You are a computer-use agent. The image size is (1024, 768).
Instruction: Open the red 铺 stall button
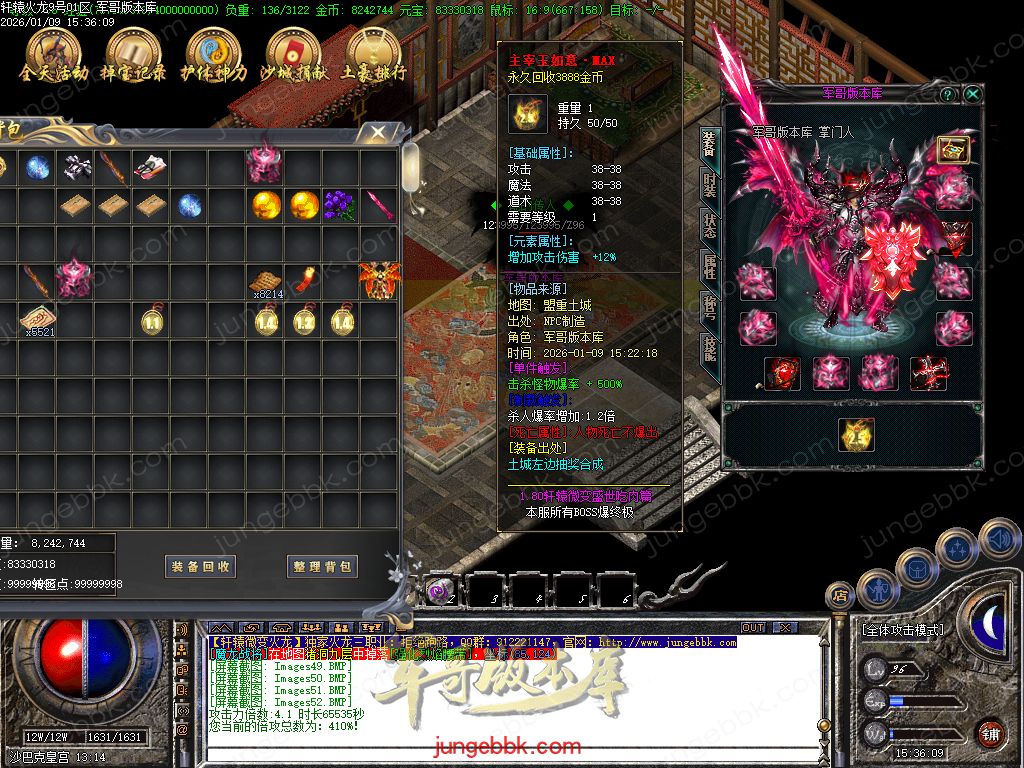990,733
